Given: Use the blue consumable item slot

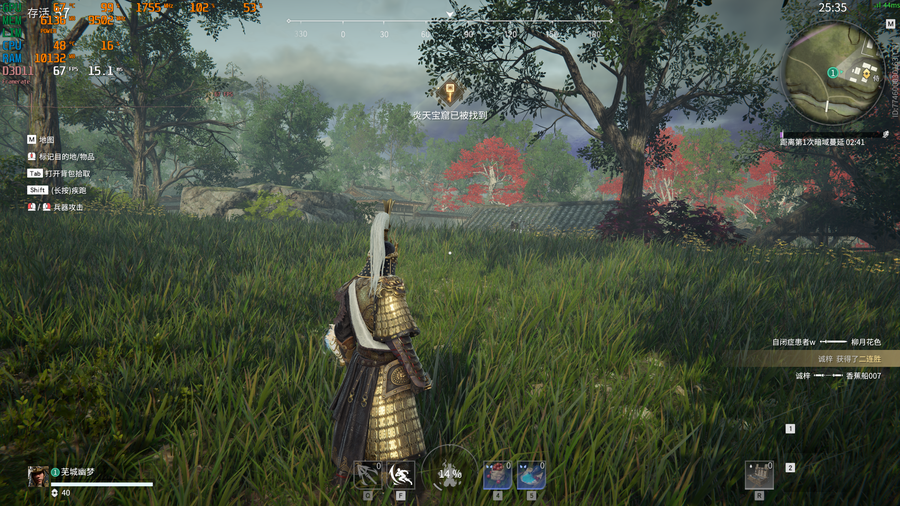Looking at the screenshot, I should [x=531, y=475].
